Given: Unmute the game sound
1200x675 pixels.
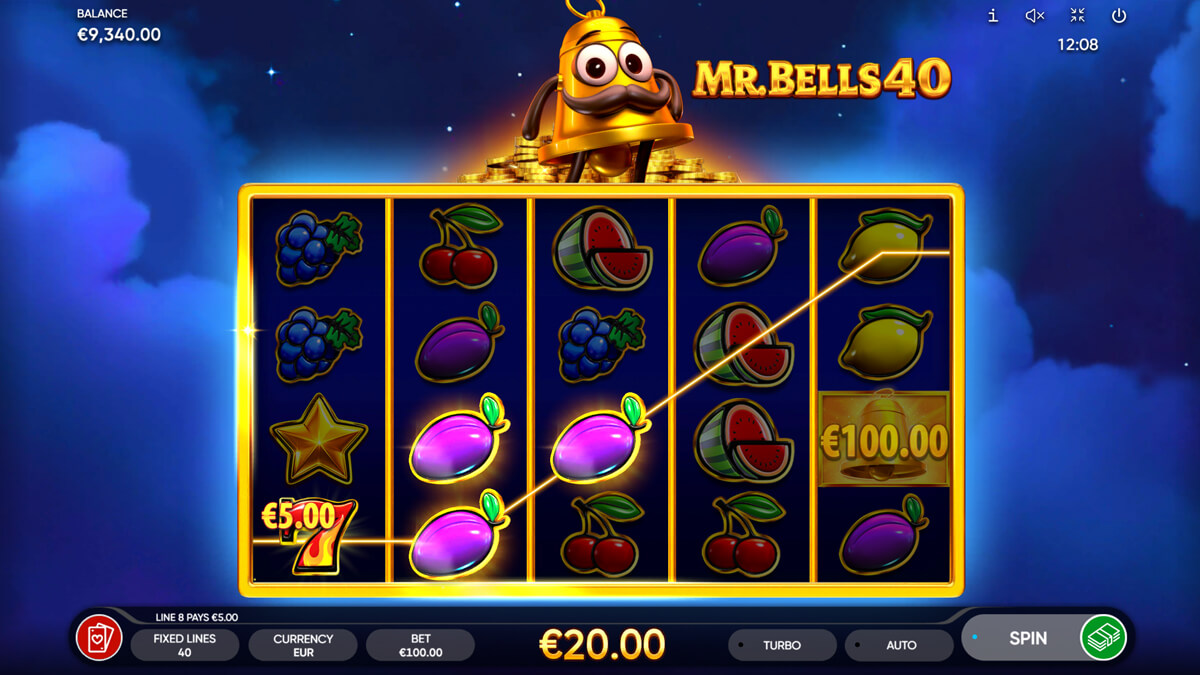Looking at the screenshot, I should point(1035,15).
